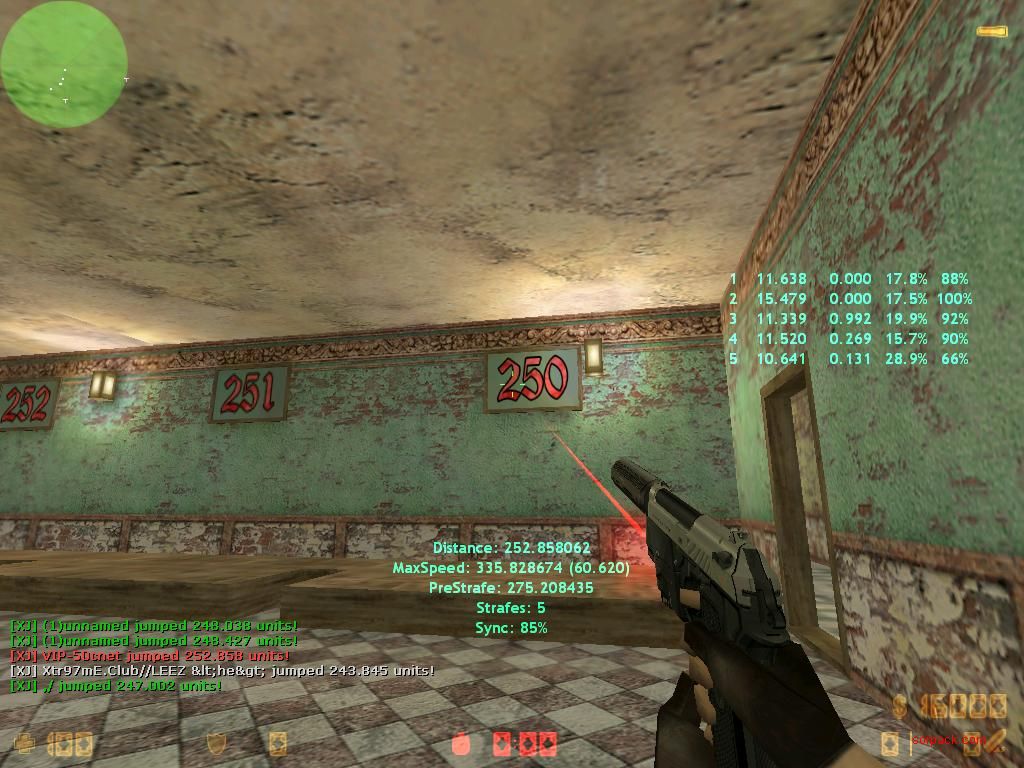Select the health cross icon
This screenshot has height=768, width=1024.
point(25,743)
